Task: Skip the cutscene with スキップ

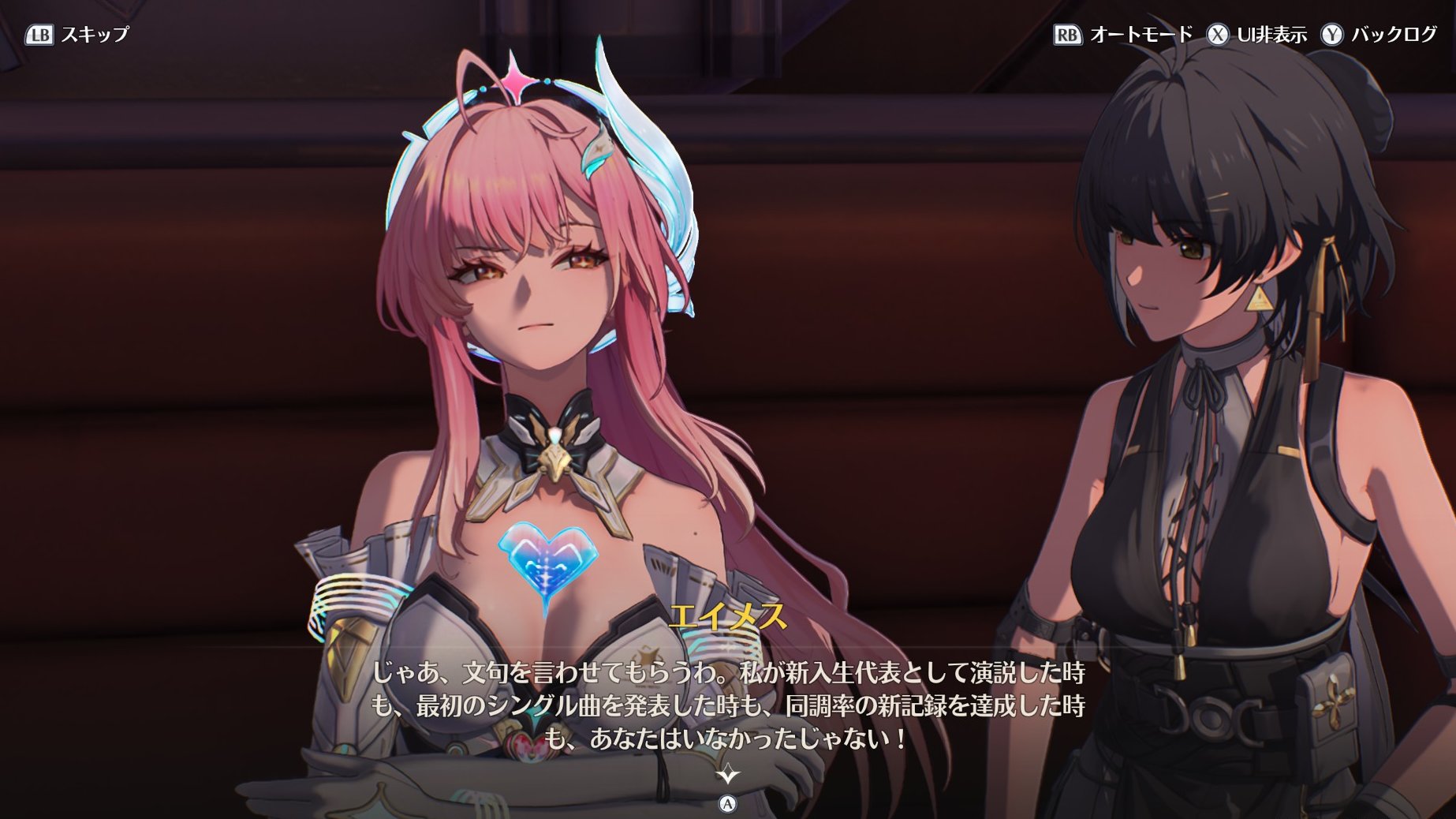Action: 77,35
